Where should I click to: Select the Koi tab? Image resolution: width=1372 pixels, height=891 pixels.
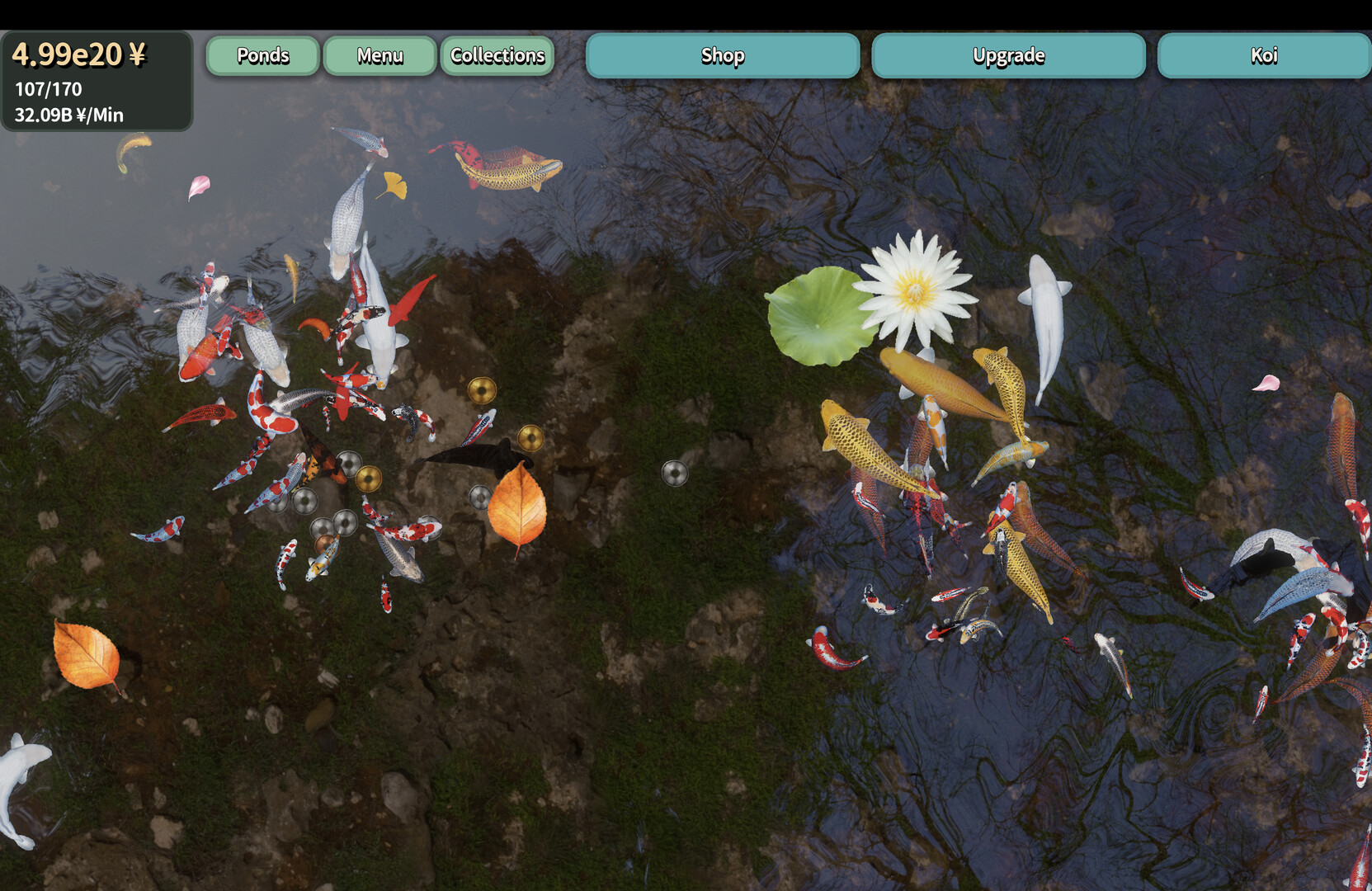coord(1263,56)
